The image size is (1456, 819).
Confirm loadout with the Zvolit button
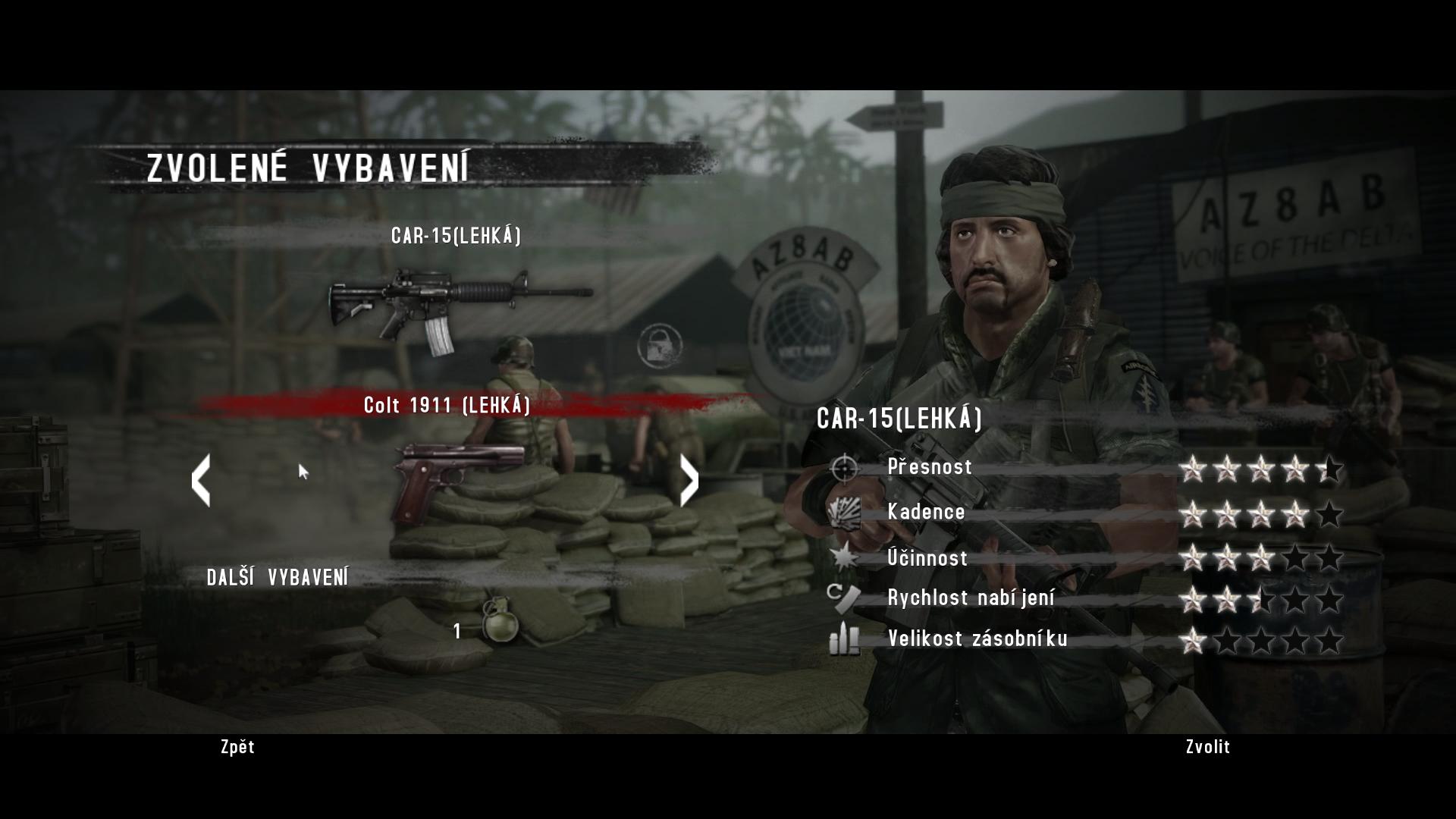pyautogui.click(x=1207, y=747)
